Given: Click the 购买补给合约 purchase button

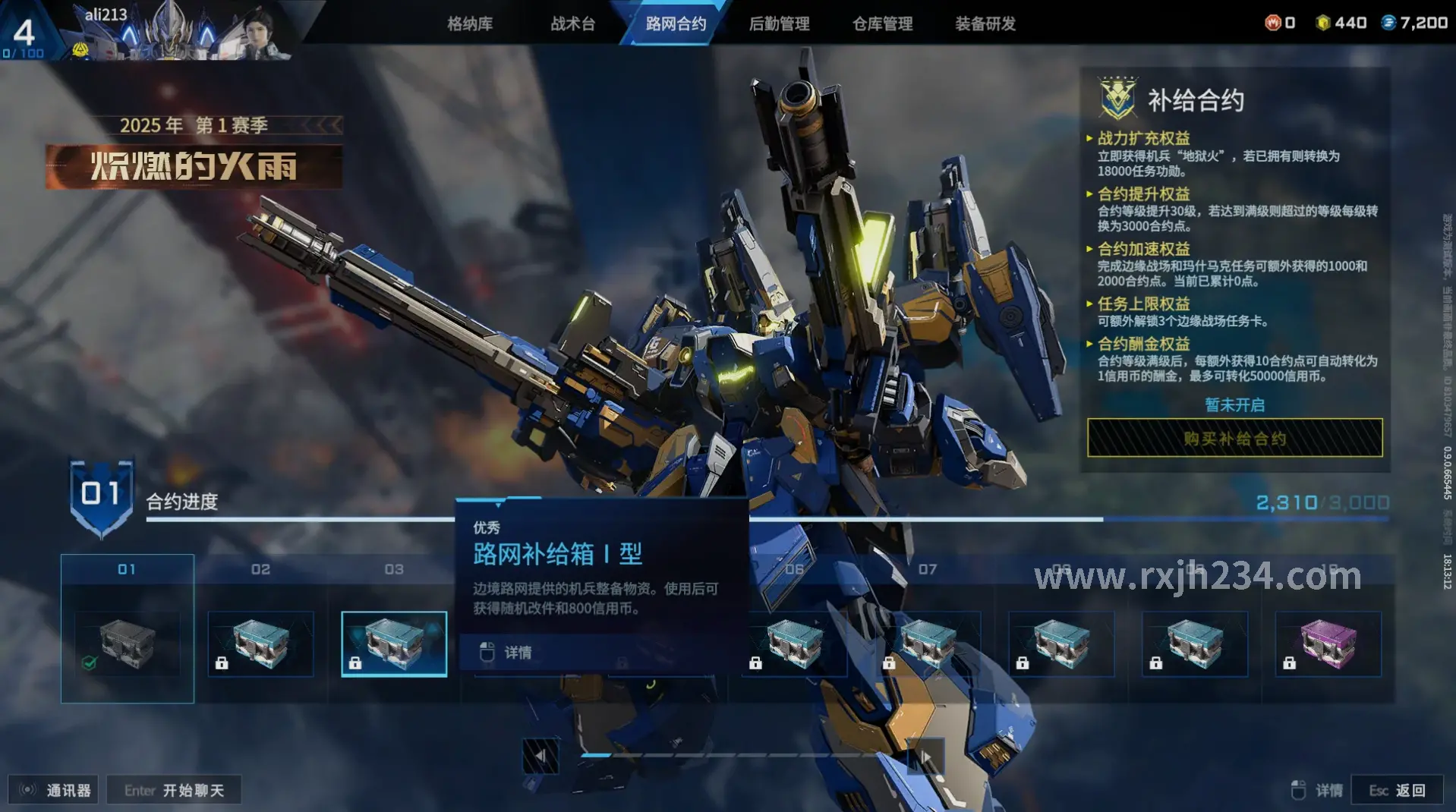Looking at the screenshot, I should coord(1234,438).
